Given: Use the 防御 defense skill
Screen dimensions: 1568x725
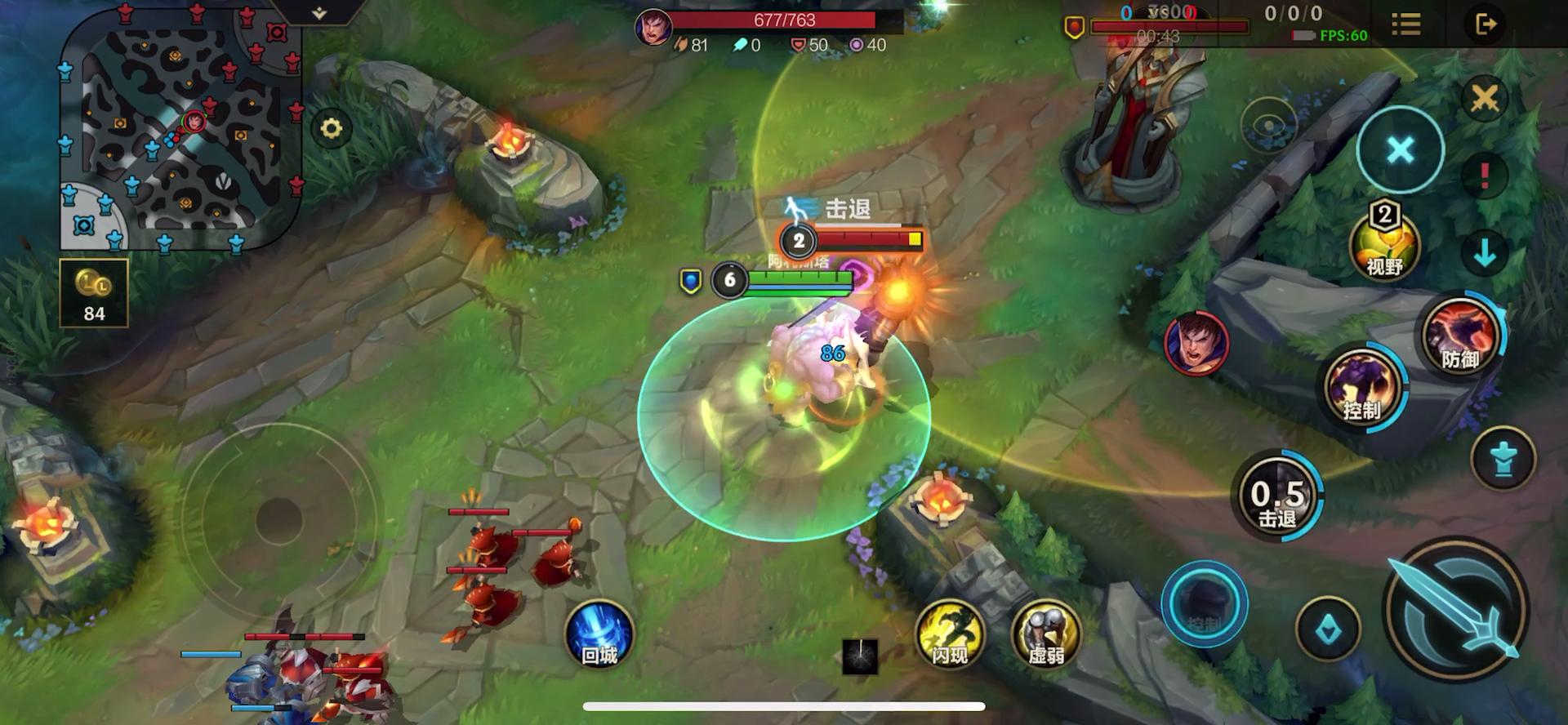Looking at the screenshot, I should (x=1459, y=335).
